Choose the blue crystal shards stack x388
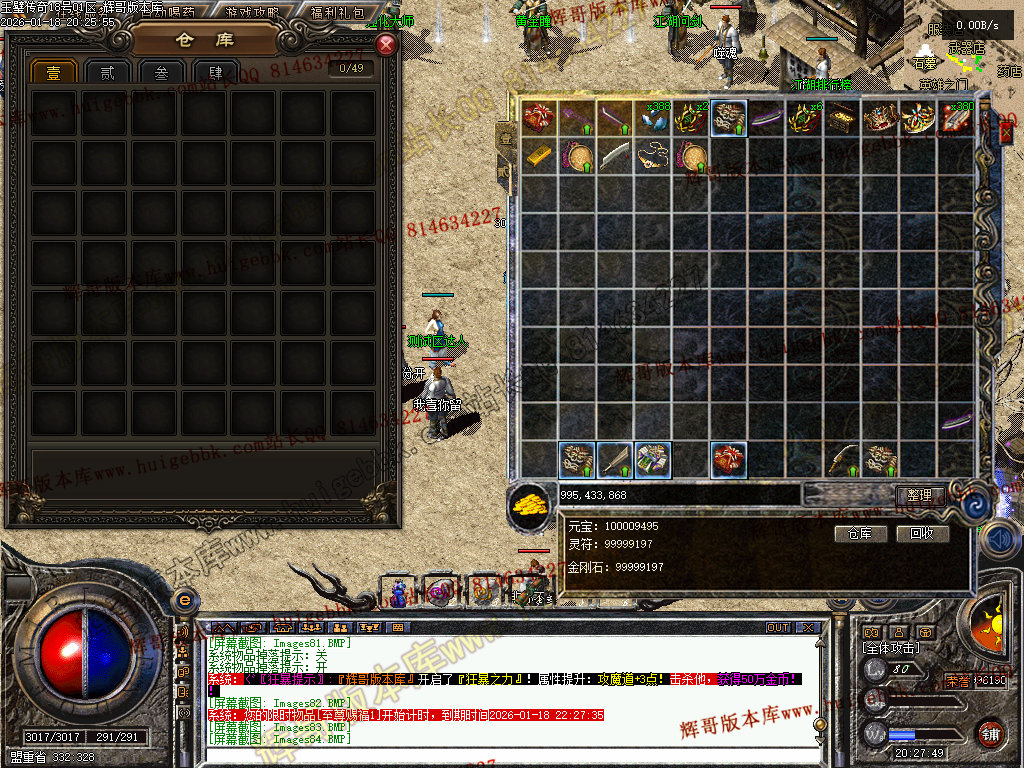 pos(654,118)
